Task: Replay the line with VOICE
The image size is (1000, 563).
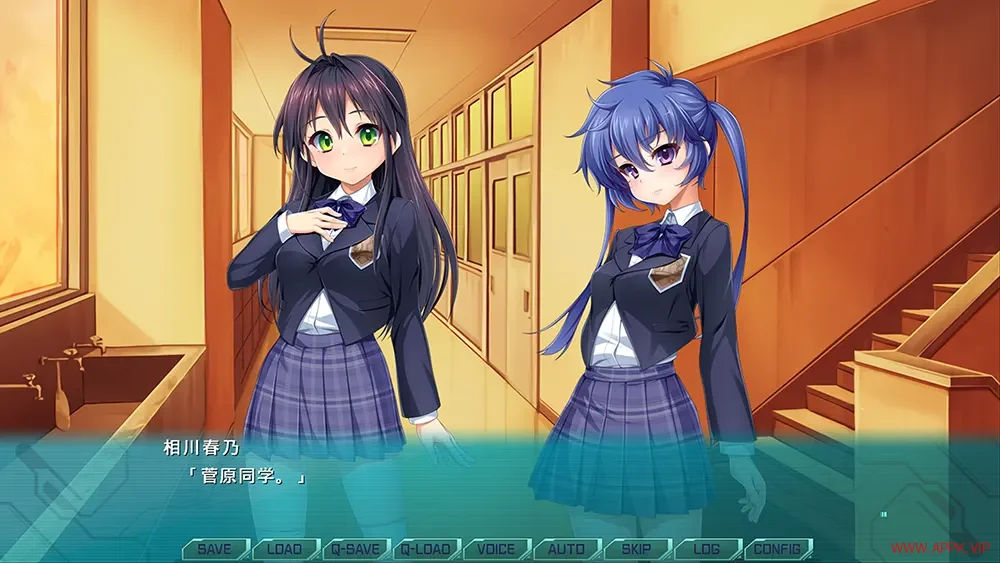Action: (x=496, y=549)
